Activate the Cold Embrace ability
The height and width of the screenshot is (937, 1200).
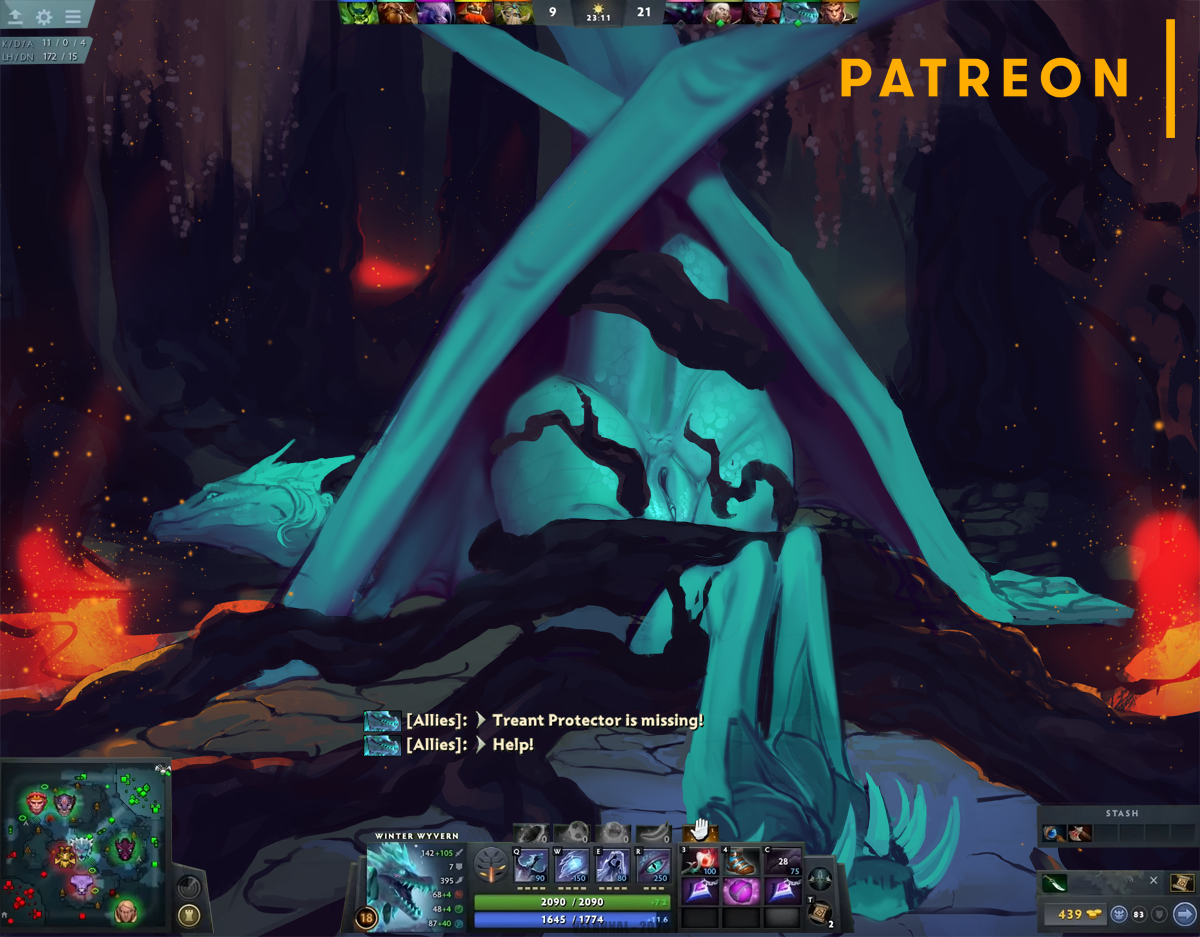click(612, 865)
